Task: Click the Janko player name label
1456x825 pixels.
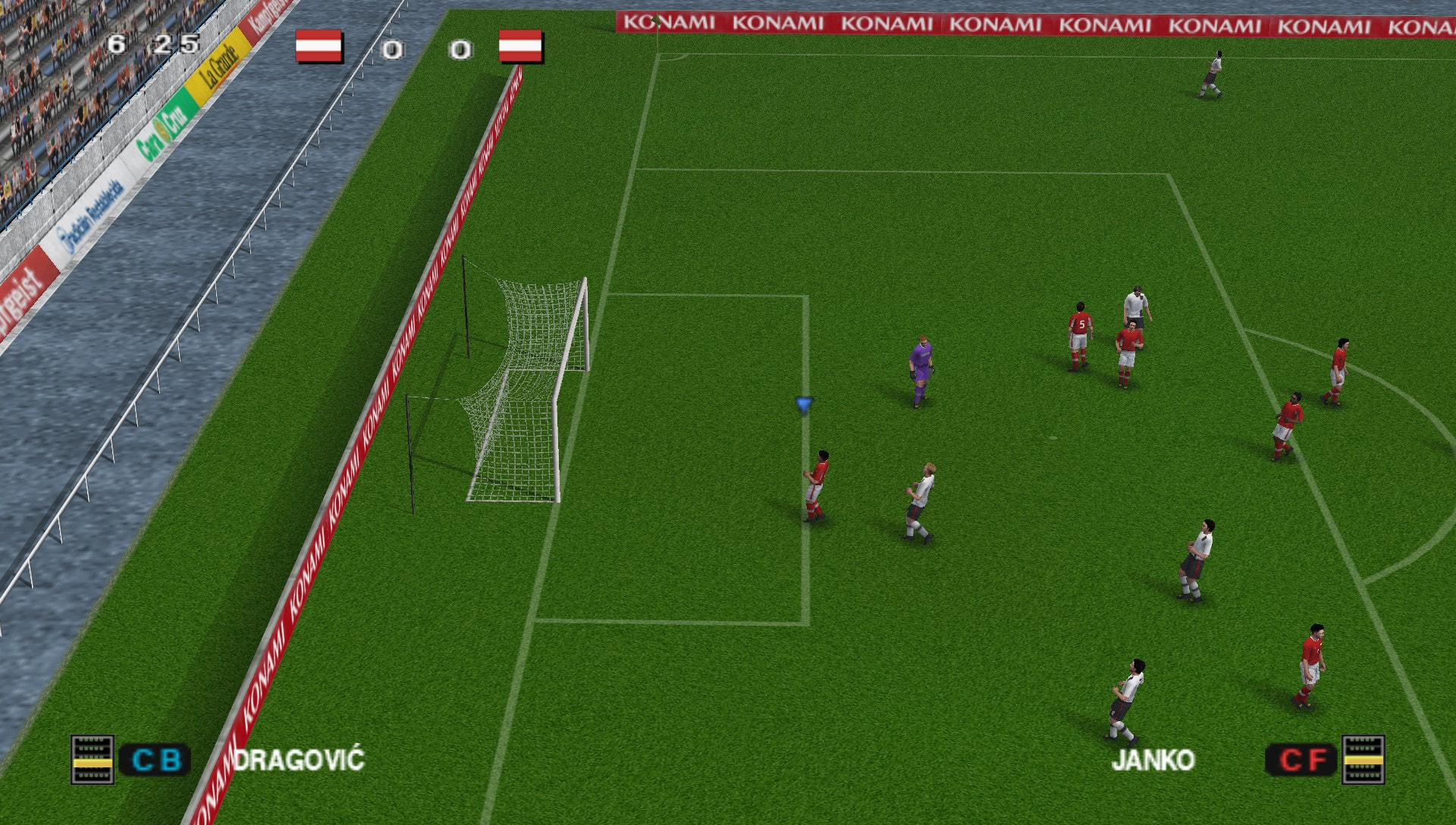Action: 1153,760
